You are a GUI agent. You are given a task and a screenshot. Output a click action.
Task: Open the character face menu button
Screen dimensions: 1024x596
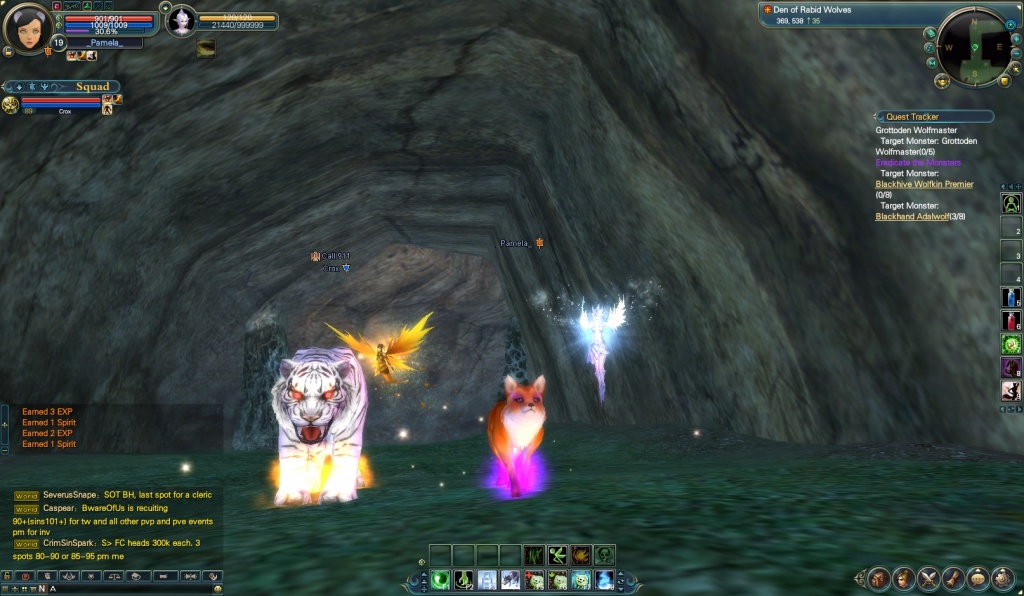pos(904,578)
